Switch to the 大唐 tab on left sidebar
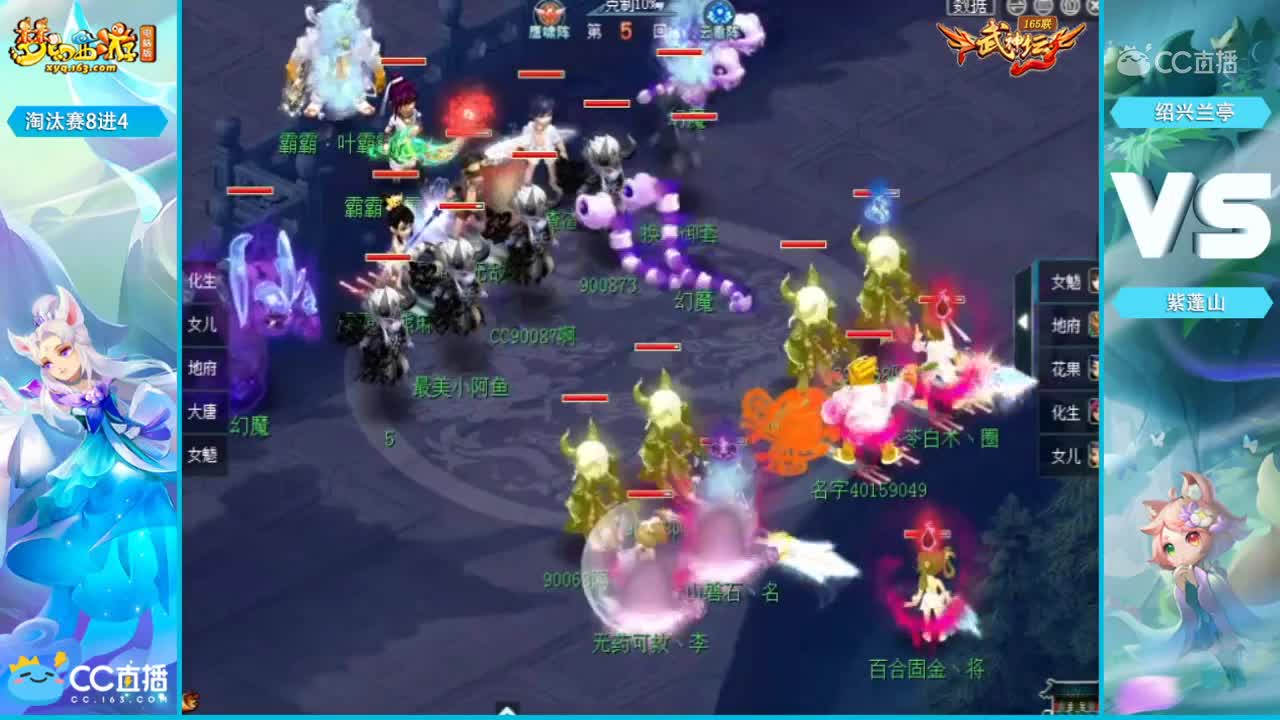The height and width of the screenshot is (720, 1280). (202, 411)
